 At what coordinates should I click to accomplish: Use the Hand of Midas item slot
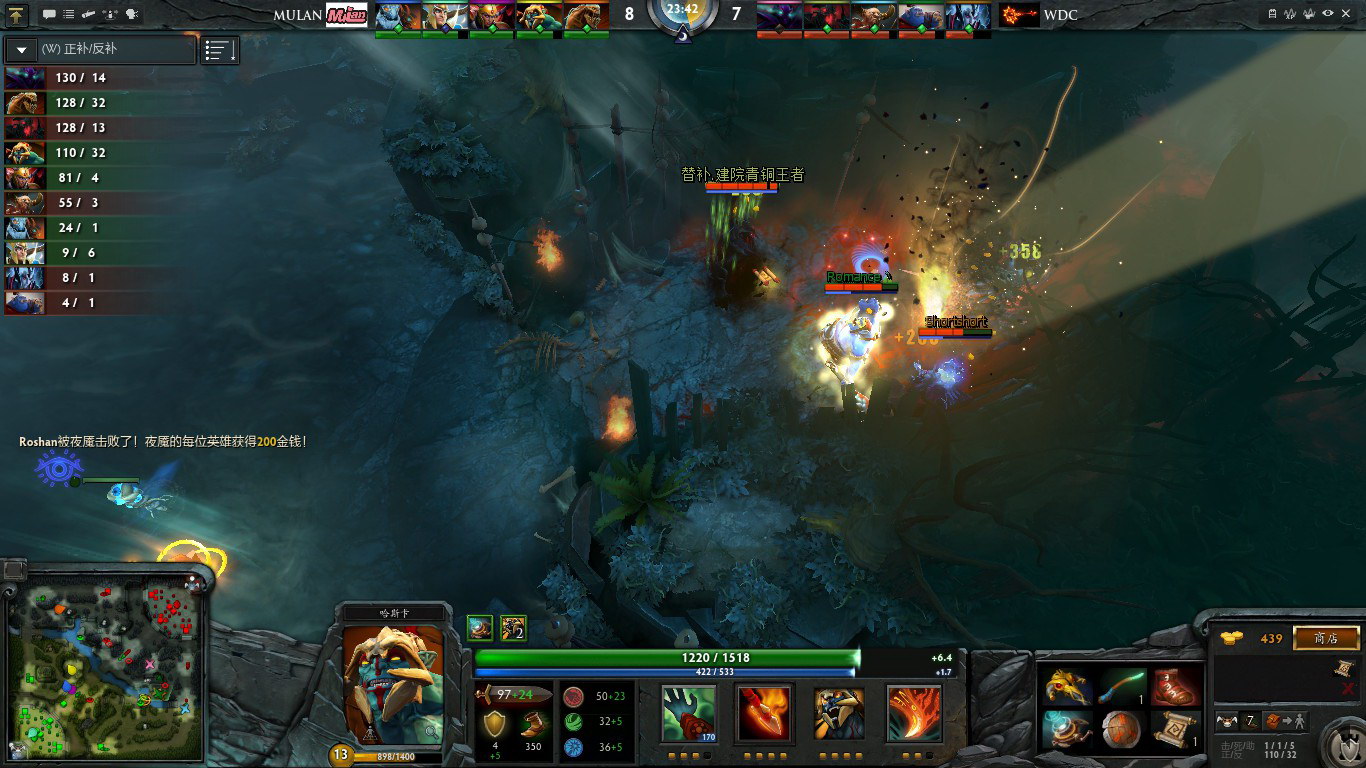point(1069,687)
